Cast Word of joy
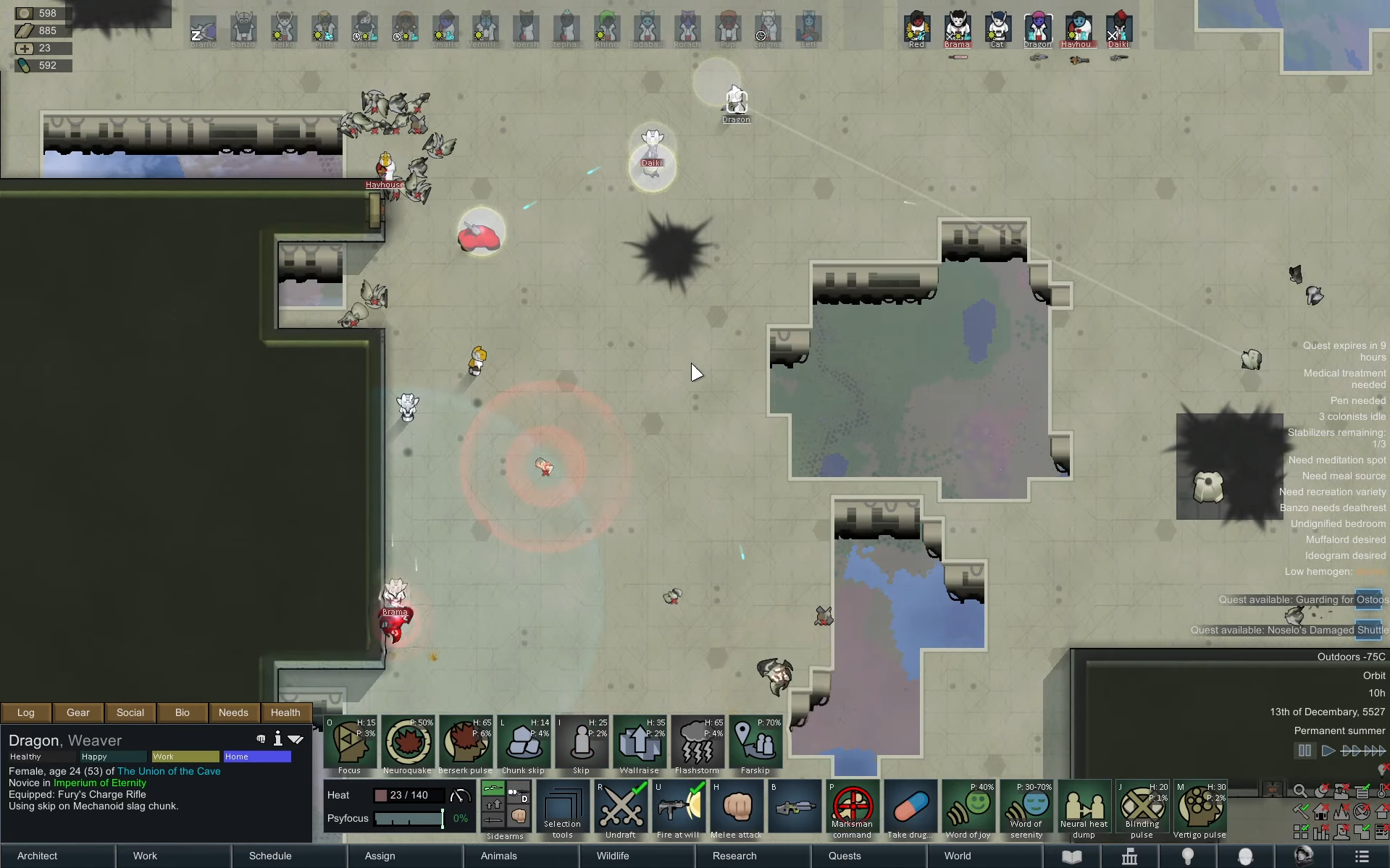The height and width of the screenshot is (868, 1390). click(x=968, y=806)
